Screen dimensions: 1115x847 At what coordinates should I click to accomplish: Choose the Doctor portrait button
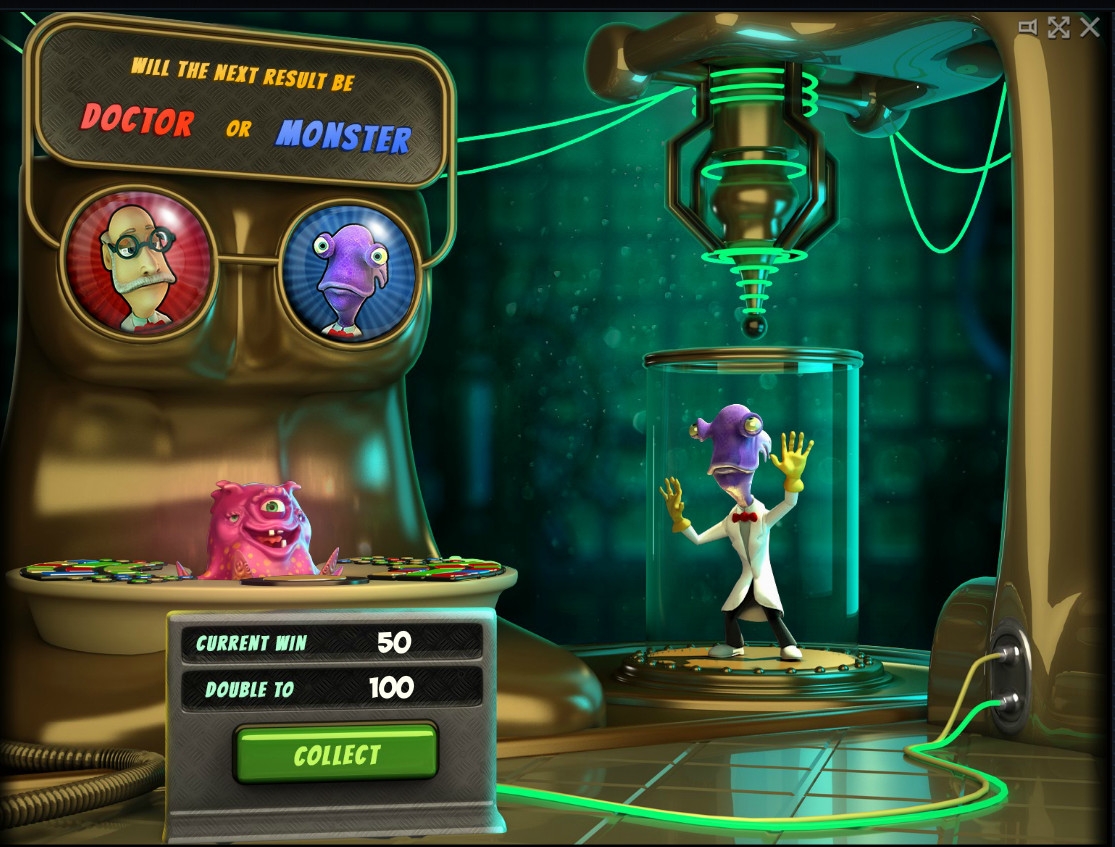139,264
